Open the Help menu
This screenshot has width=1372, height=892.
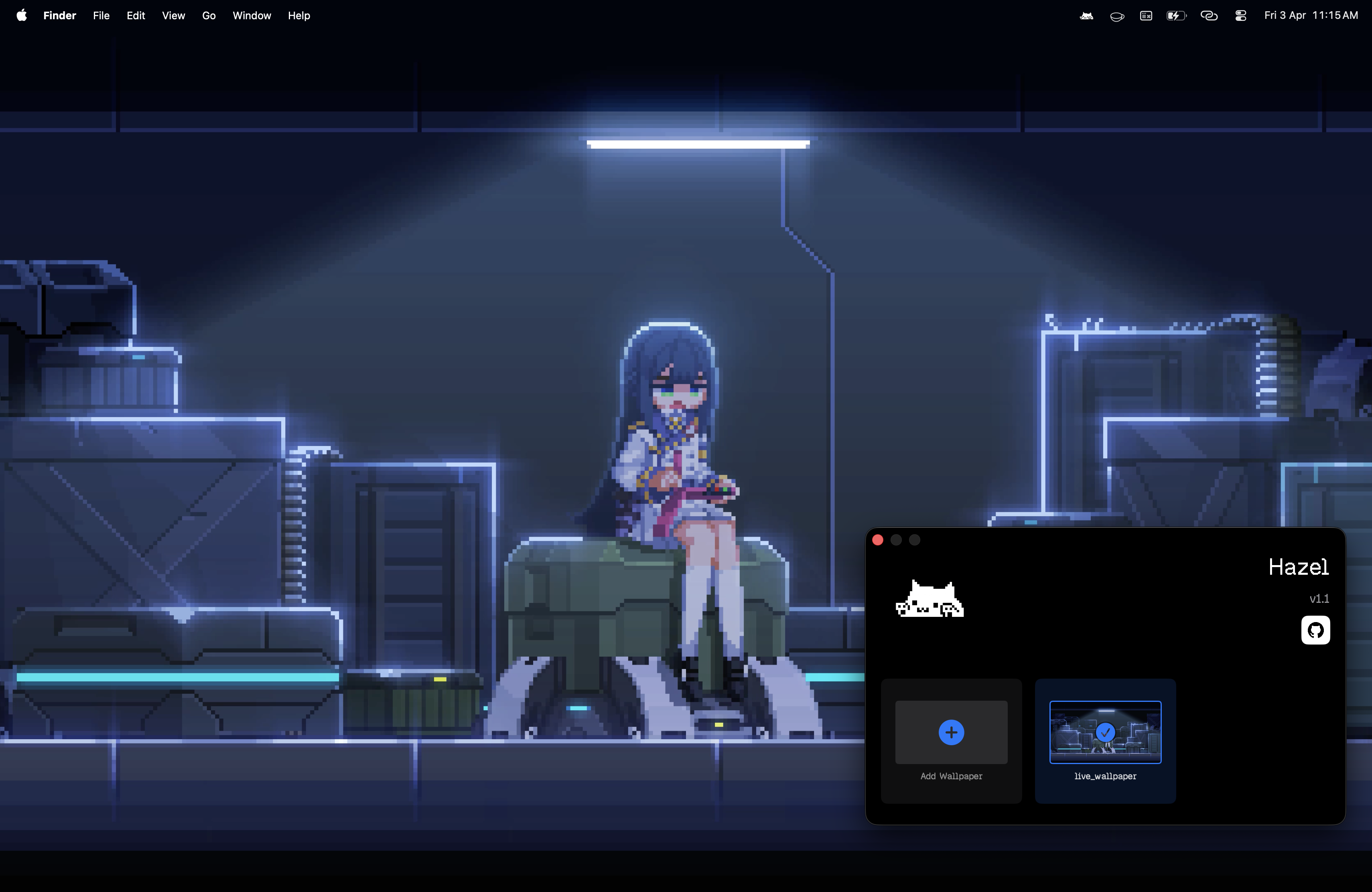(298, 16)
